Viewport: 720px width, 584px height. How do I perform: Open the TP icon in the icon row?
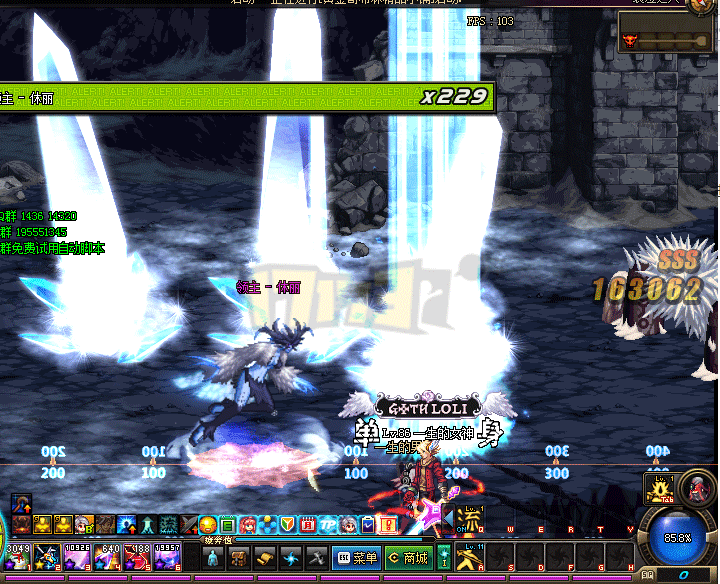327,524
